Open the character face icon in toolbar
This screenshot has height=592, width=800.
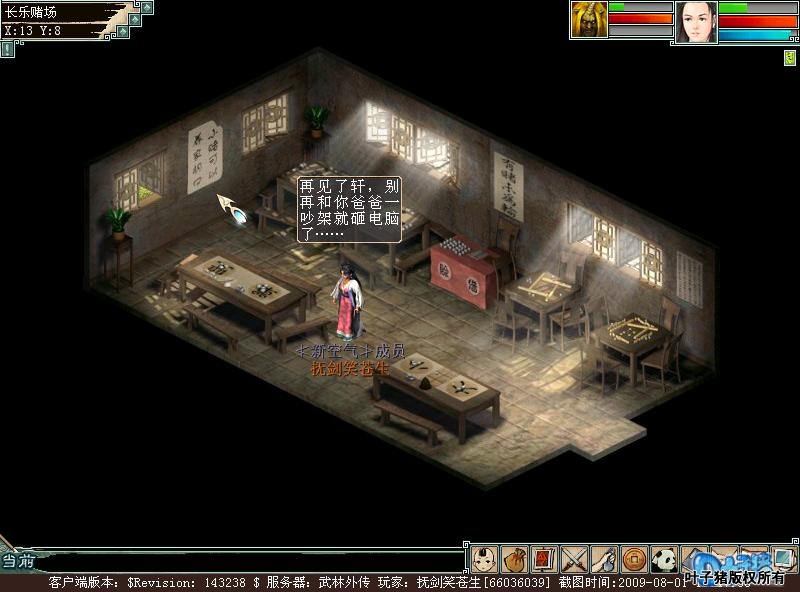[484, 558]
